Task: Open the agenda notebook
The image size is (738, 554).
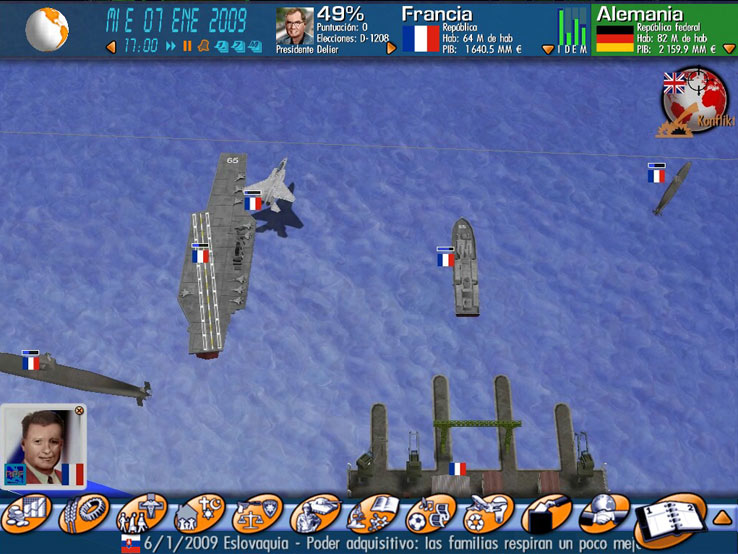Action: [x=667, y=517]
